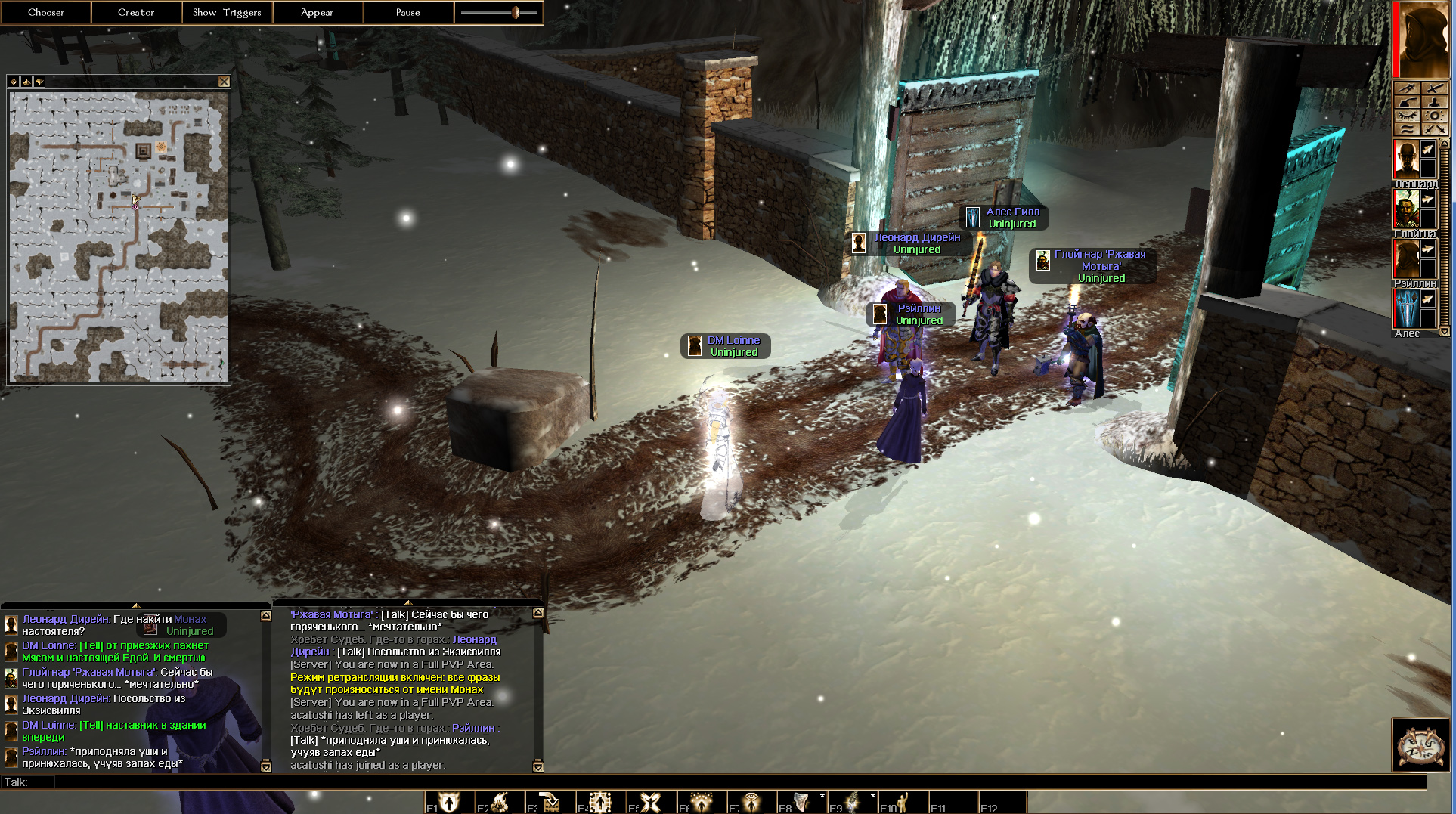
Task: Close the minimap window
Action: 224,82
